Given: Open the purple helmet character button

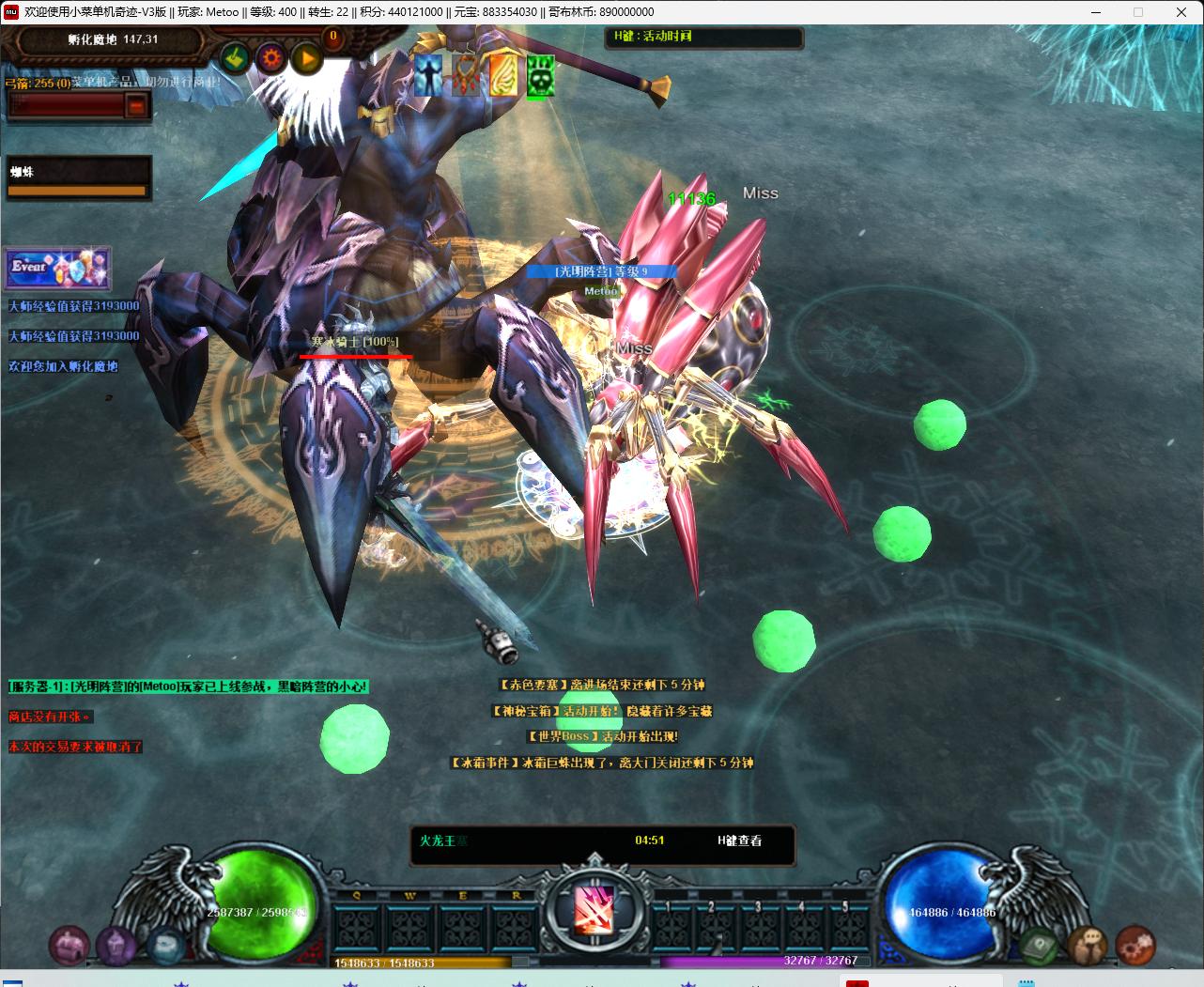Looking at the screenshot, I should click(x=116, y=945).
